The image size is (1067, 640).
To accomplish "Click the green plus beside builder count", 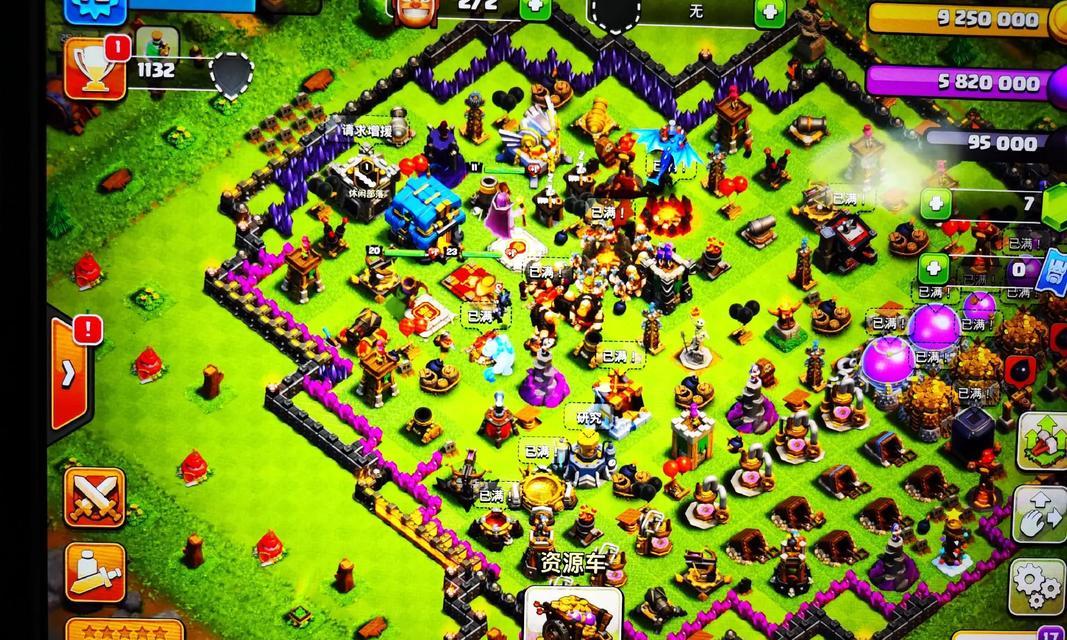I will [x=536, y=7].
